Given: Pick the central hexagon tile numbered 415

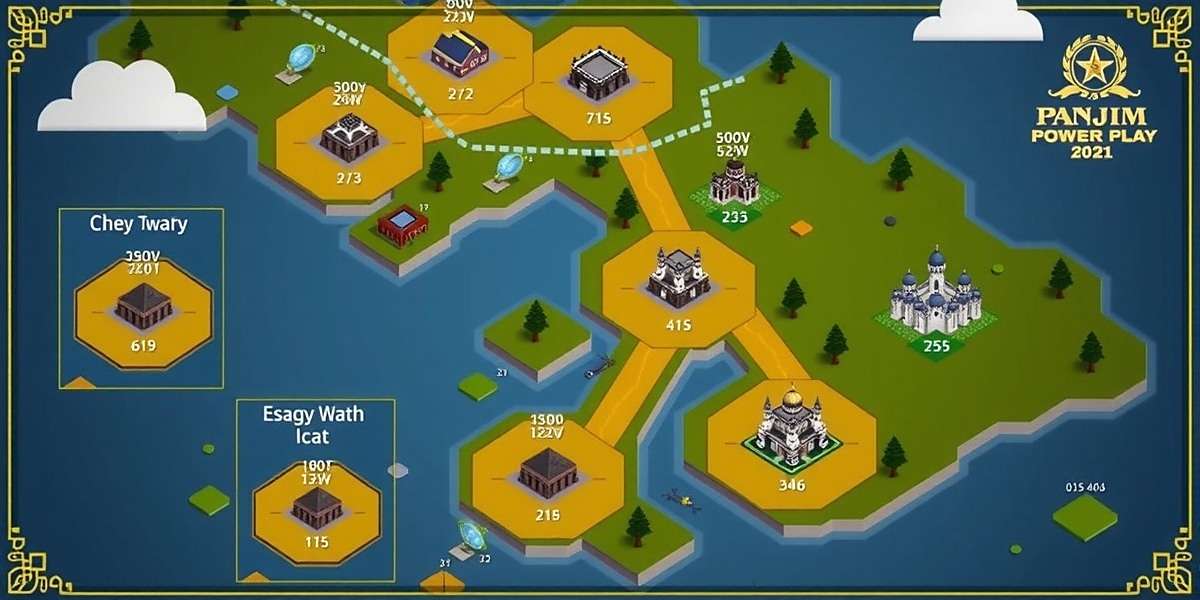Looking at the screenshot, I should (678, 288).
